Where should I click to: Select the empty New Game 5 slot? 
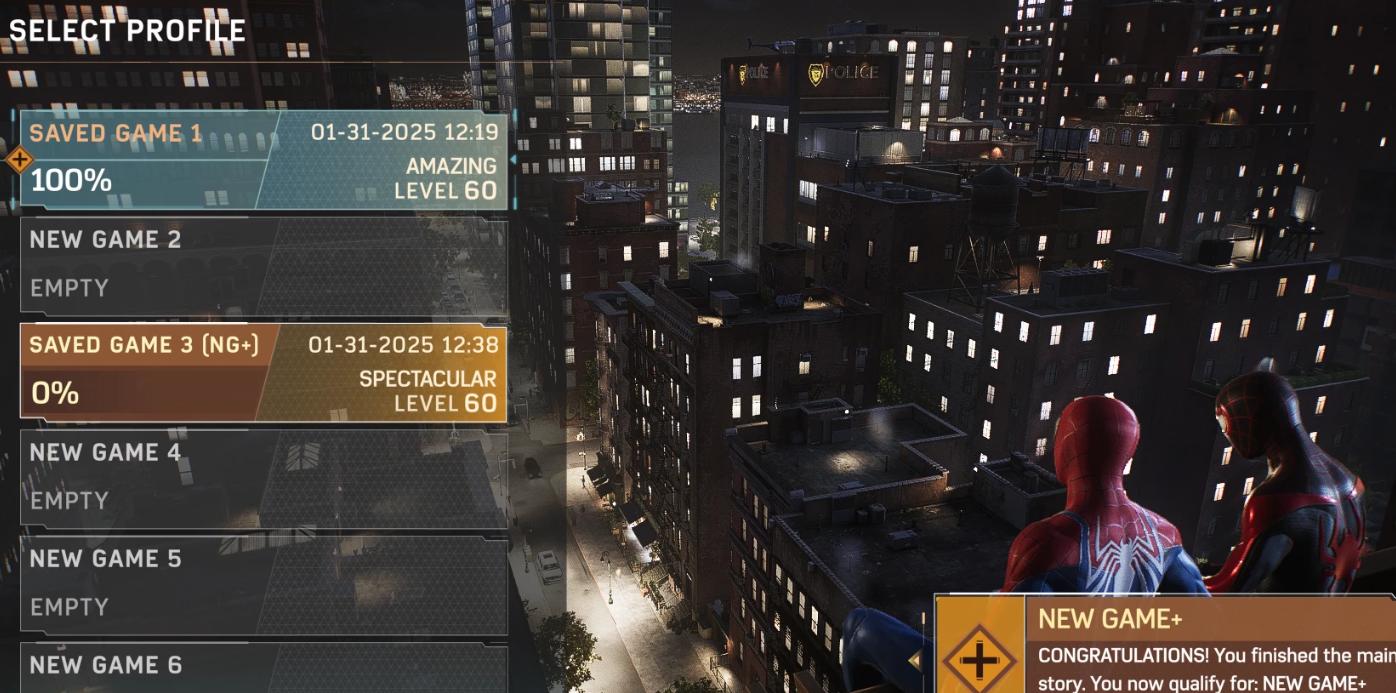(263, 585)
